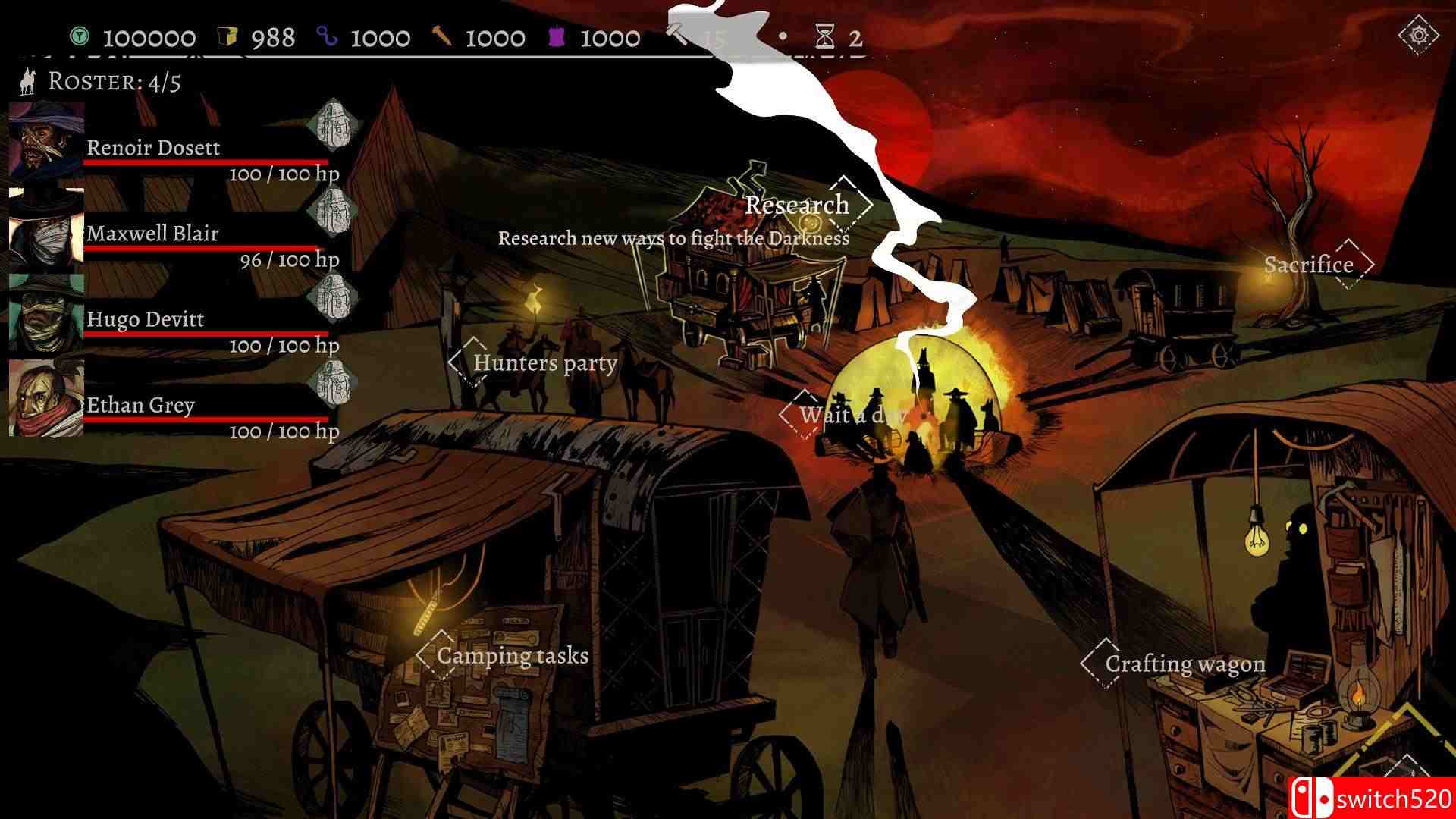
Task: Open the Research station at camp
Action: coord(796,205)
